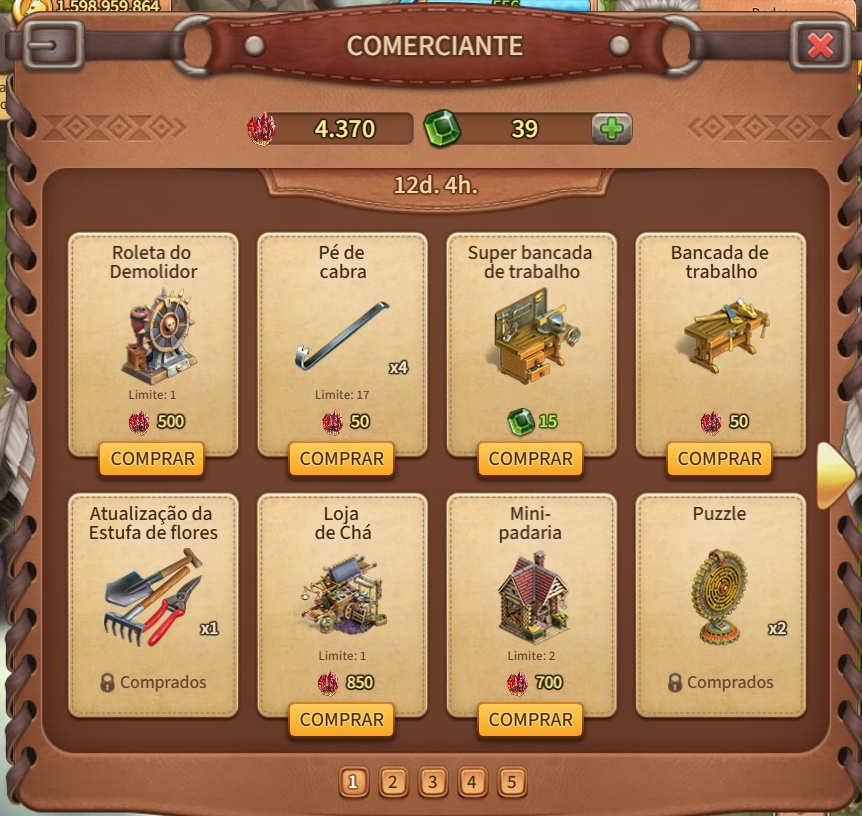Screen dimensions: 862x816
Task: Select shop page 1
Action: [x=354, y=782]
